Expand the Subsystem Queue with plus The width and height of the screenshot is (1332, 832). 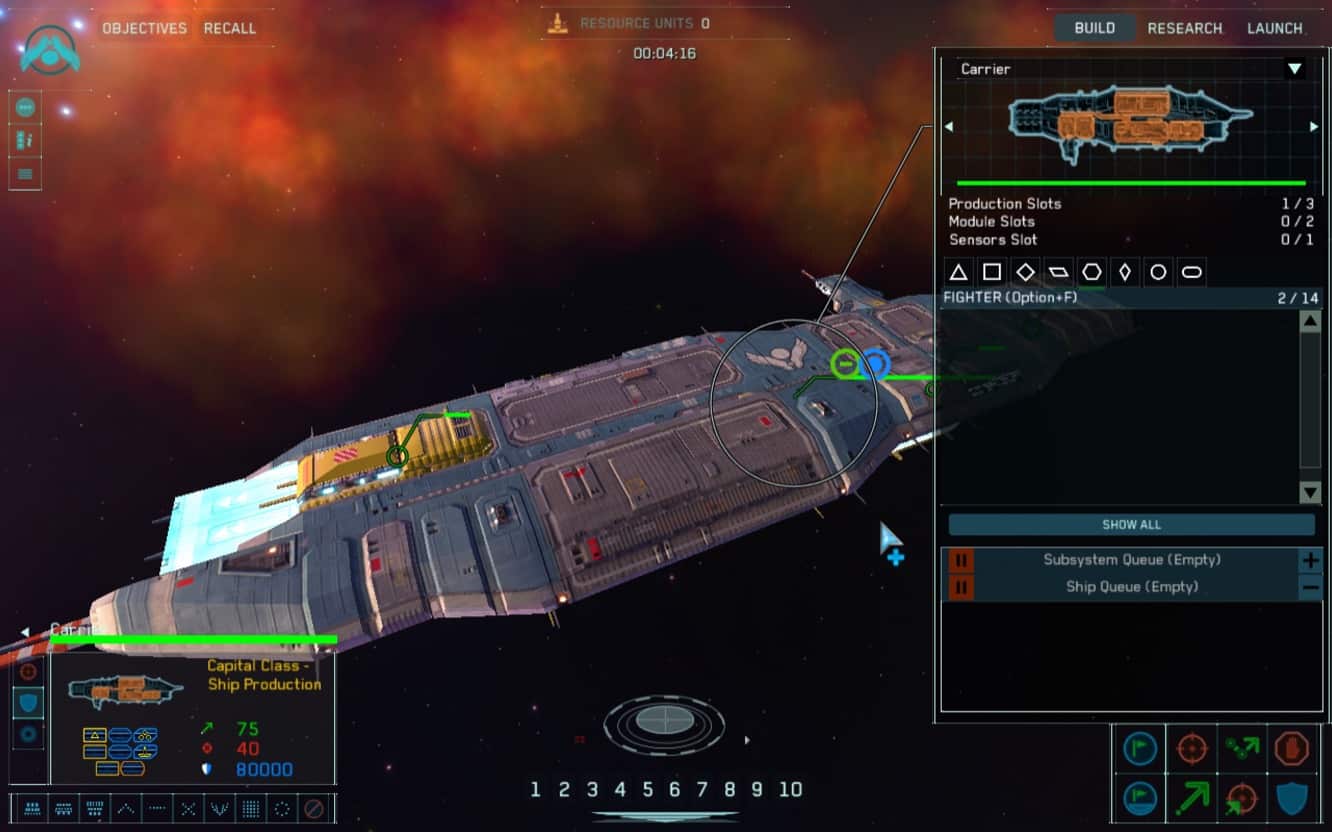(x=1310, y=560)
